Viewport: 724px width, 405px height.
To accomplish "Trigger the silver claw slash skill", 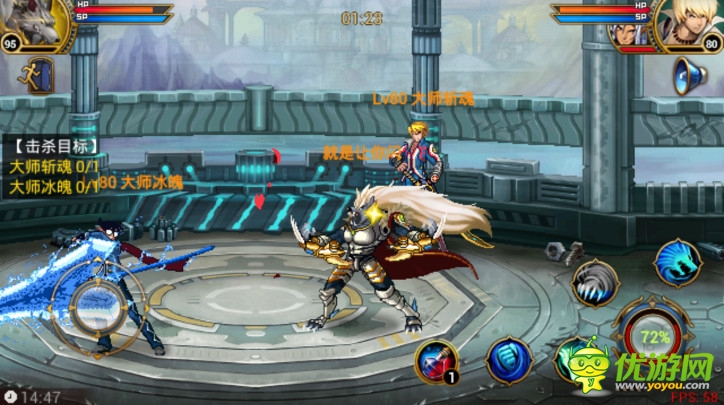I will tap(597, 283).
